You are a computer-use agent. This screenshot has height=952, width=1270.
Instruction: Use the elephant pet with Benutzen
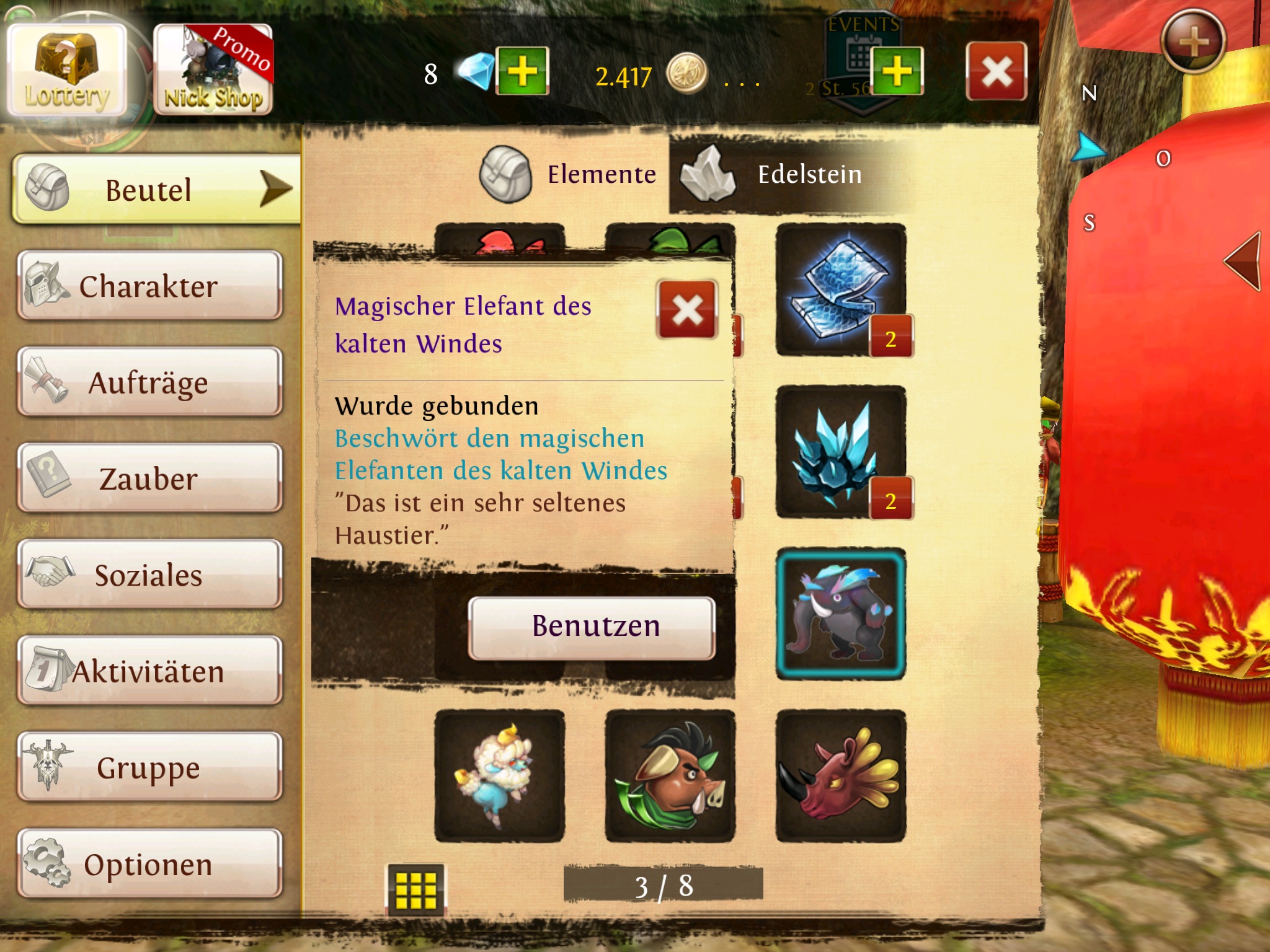(592, 627)
